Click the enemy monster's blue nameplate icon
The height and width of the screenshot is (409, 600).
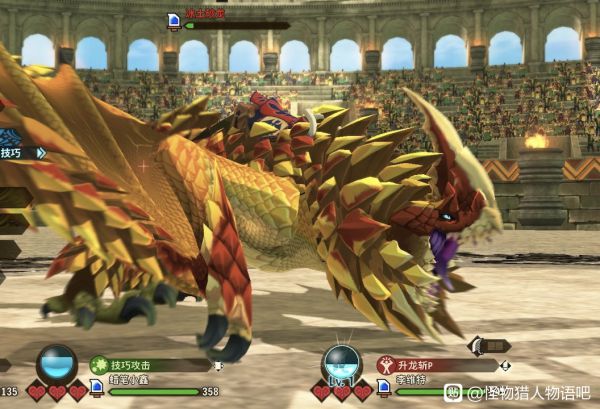click(174, 19)
